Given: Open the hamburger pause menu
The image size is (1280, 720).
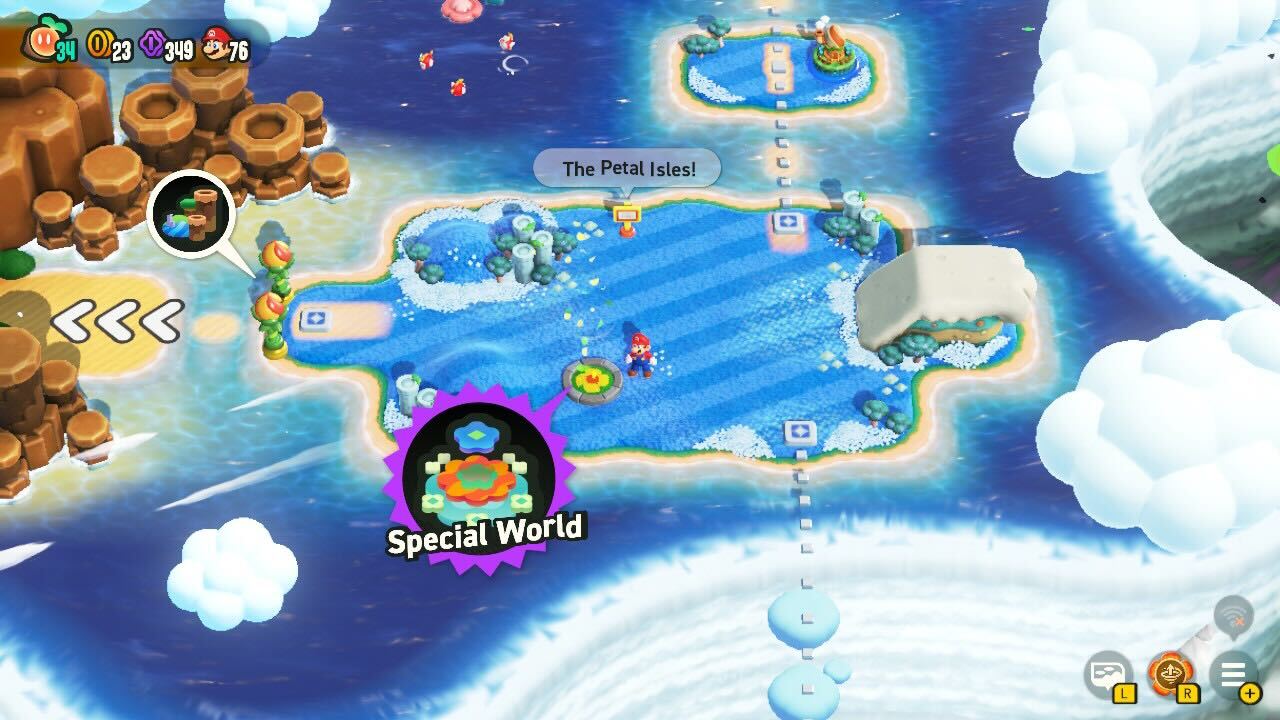Looking at the screenshot, I should (1233, 674).
